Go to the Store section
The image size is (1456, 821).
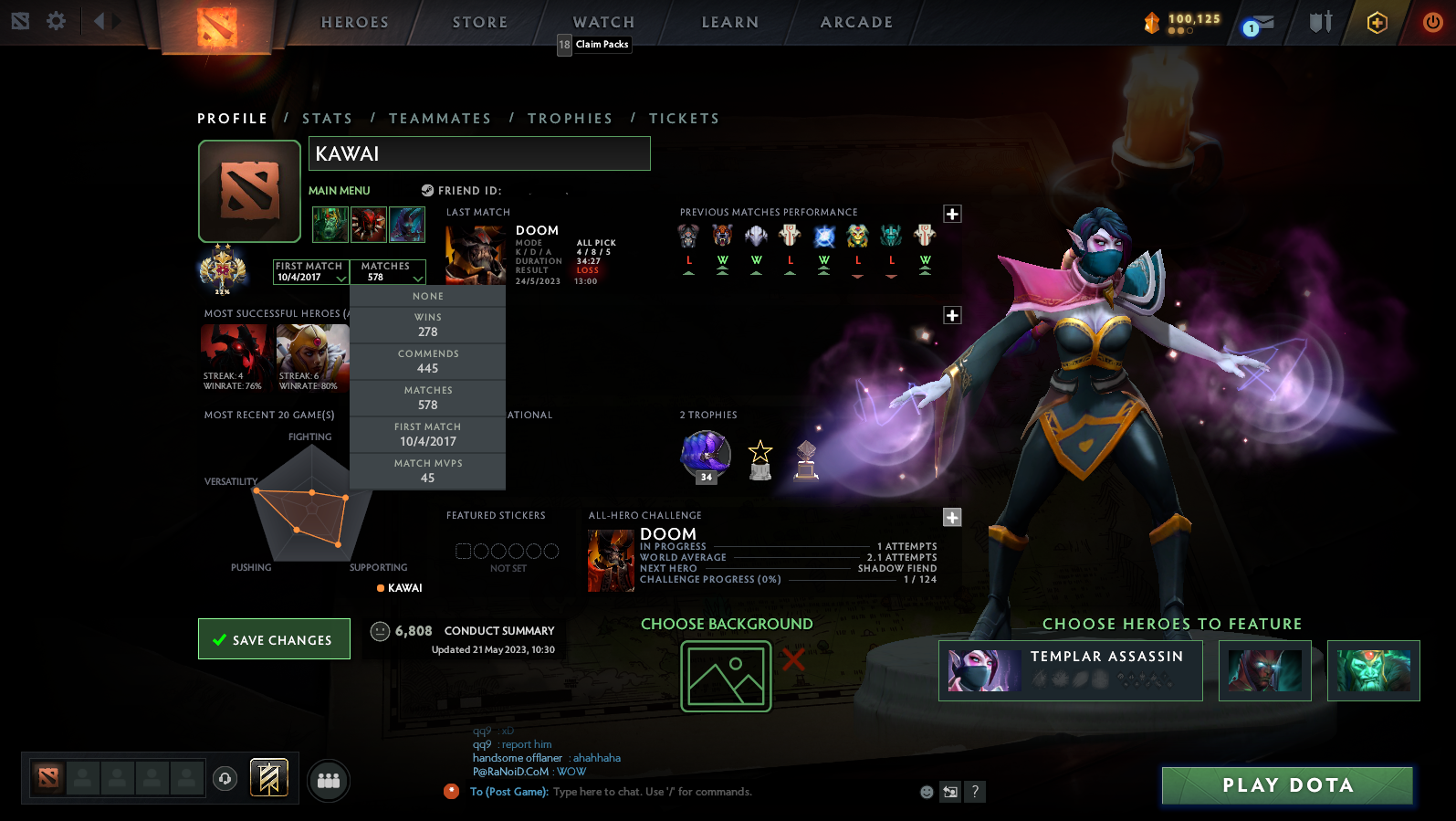click(479, 22)
